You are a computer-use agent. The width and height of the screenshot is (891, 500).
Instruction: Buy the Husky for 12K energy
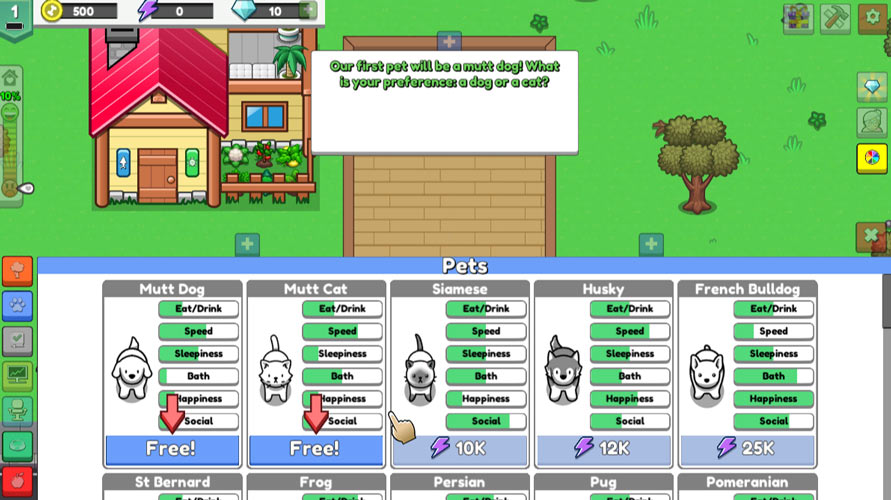pyautogui.click(x=603, y=449)
